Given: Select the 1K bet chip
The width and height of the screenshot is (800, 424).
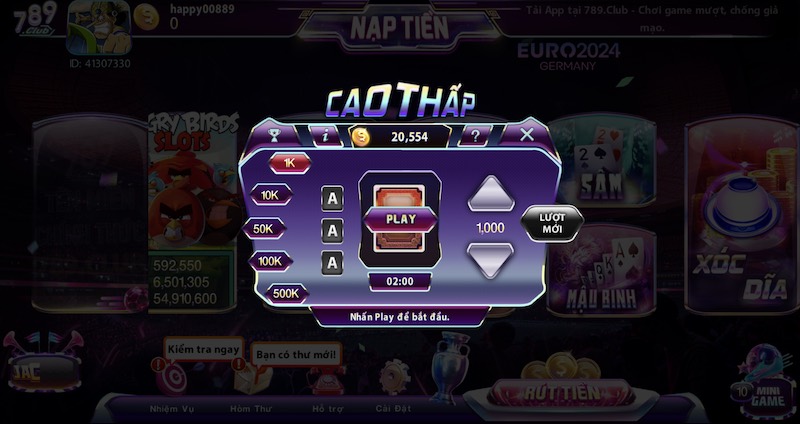Looking at the screenshot, I should pos(290,162).
